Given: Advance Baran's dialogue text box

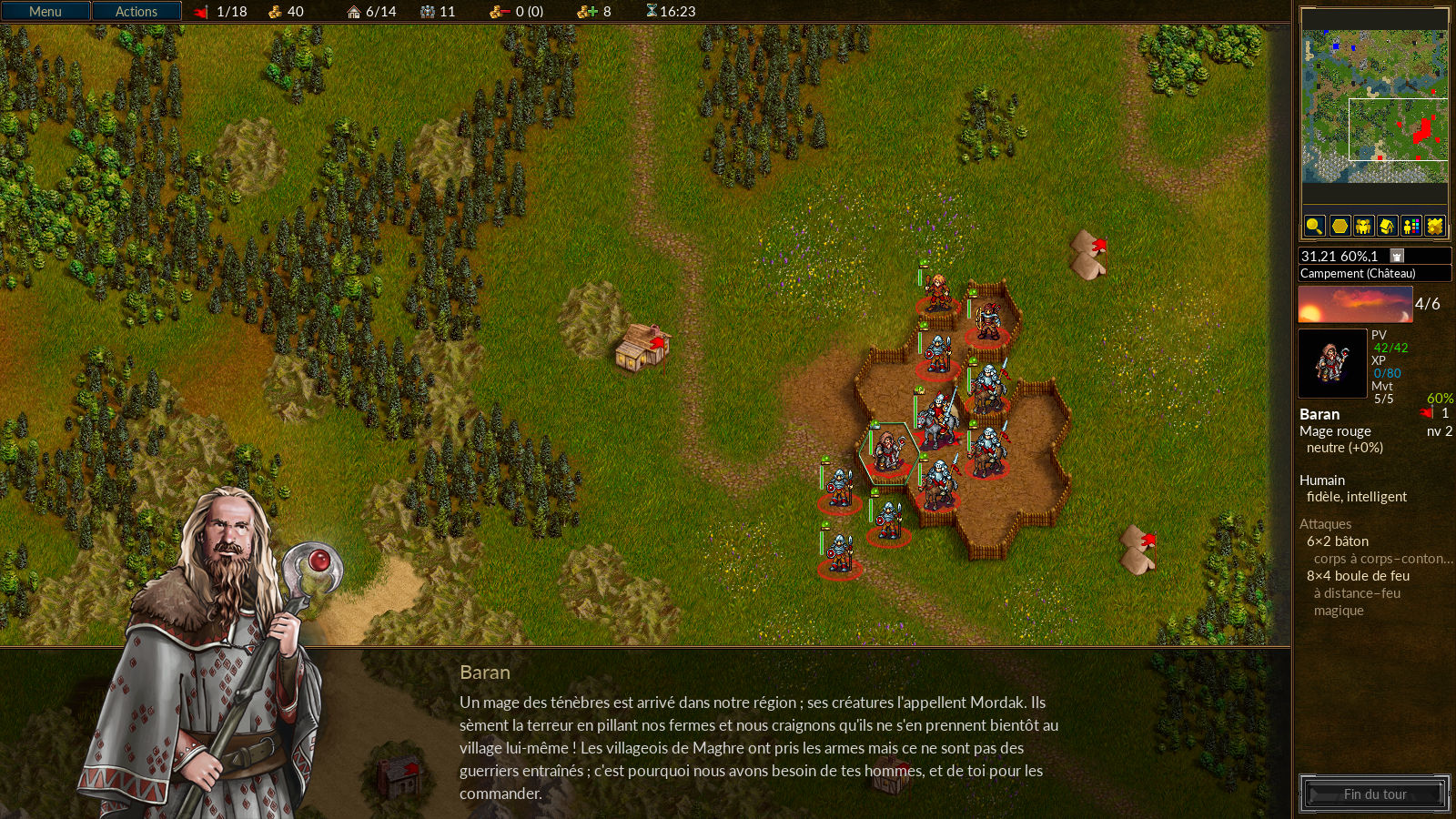Looking at the screenshot, I should click(758, 746).
